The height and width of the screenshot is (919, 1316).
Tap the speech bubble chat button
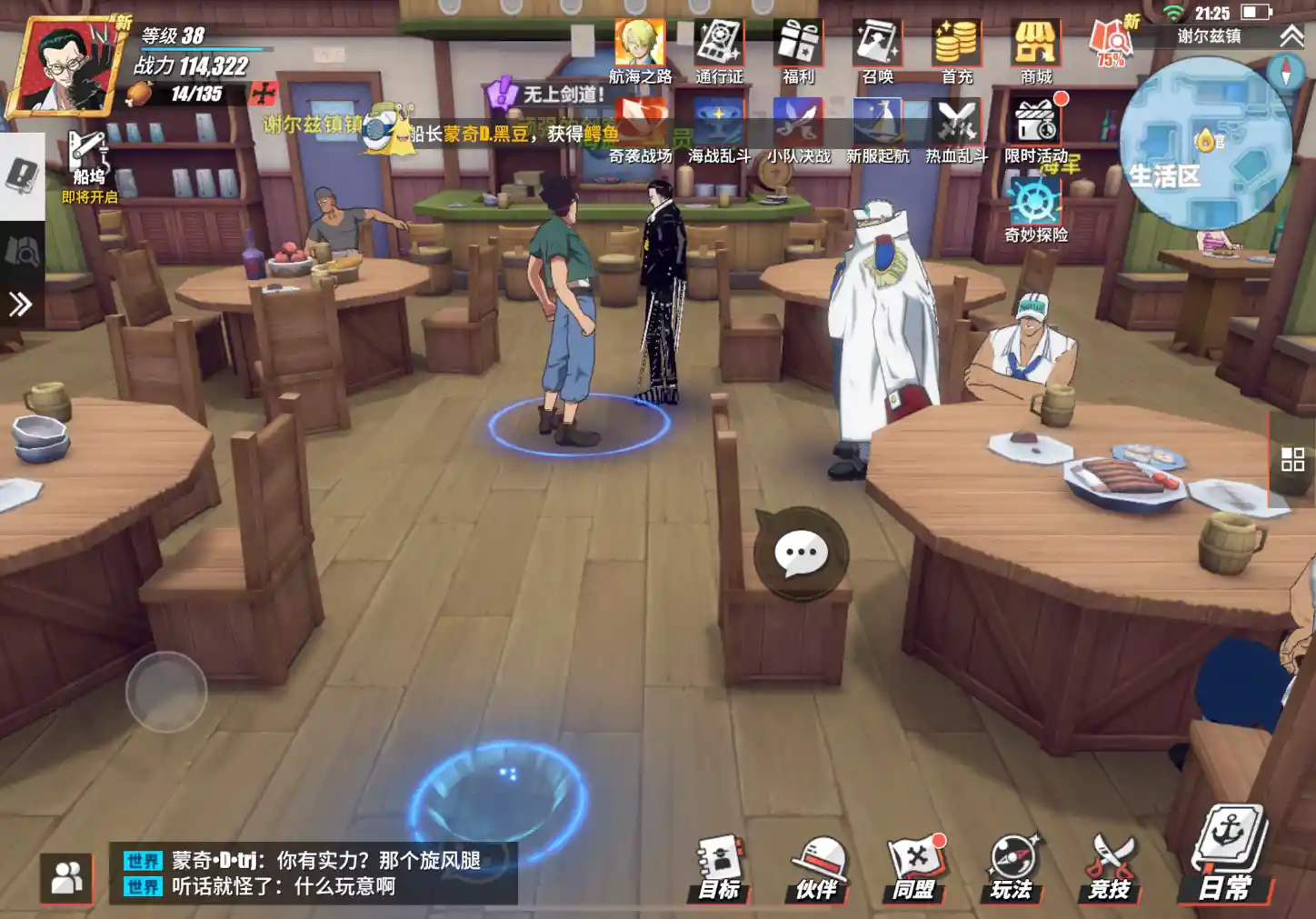pos(801,553)
